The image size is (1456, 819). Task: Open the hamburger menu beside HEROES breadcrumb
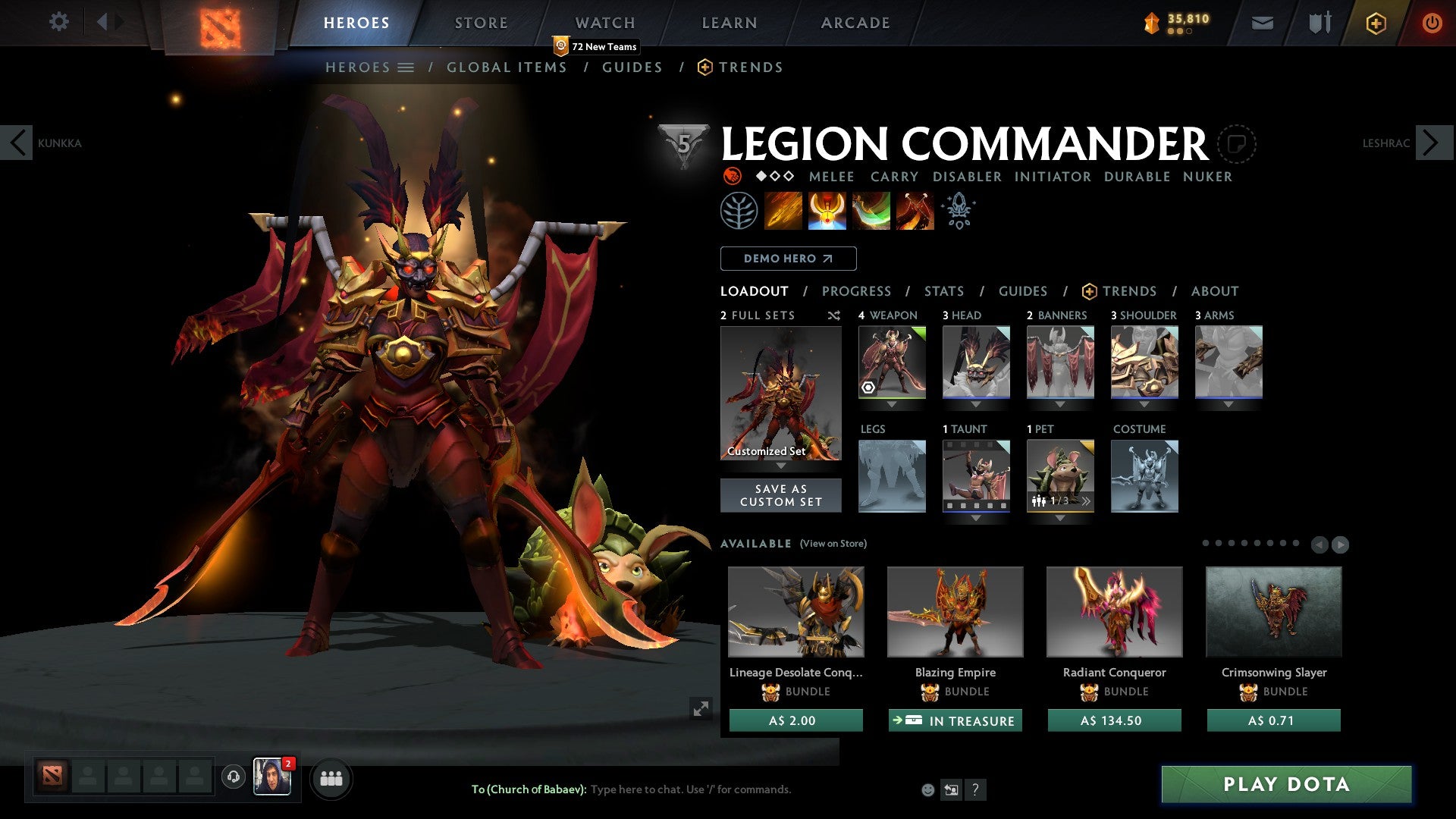click(x=407, y=67)
